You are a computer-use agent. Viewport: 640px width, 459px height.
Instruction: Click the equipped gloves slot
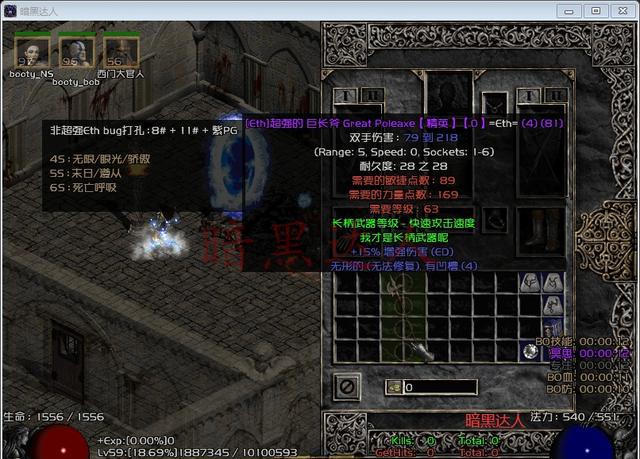(352, 226)
